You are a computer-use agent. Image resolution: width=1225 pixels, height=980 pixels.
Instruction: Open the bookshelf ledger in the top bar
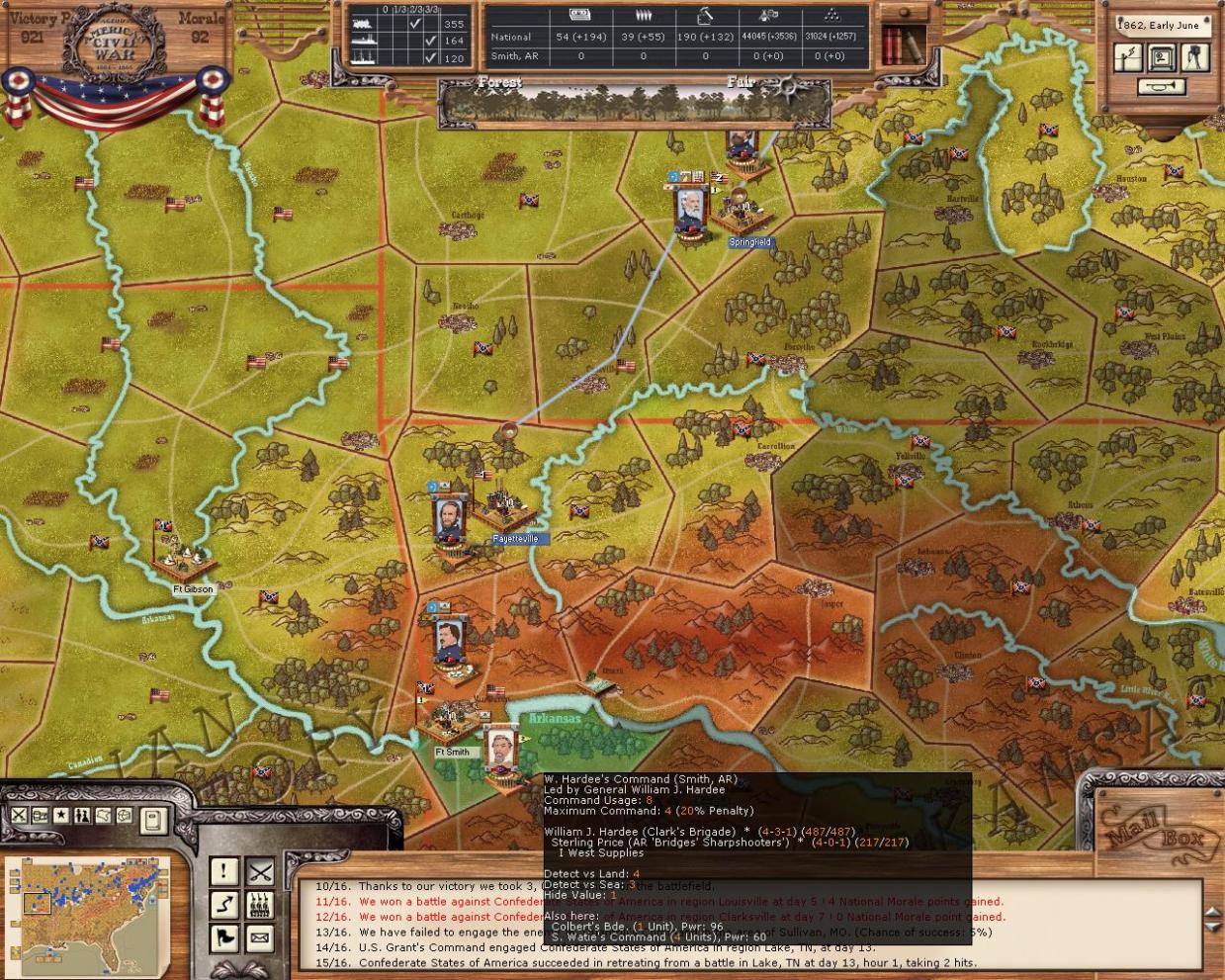click(903, 42)
